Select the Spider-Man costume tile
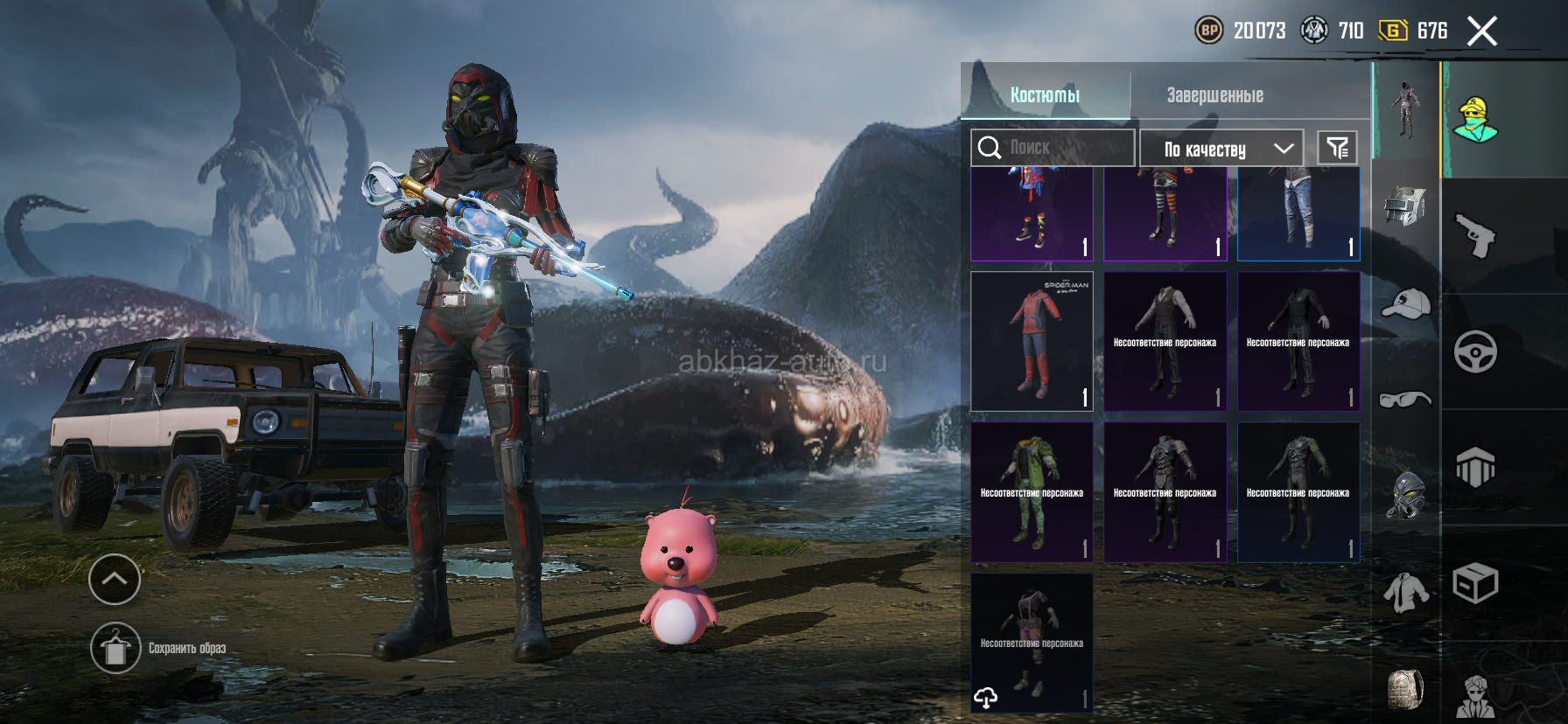1568x724 pixels. [x=1032, y=341]
